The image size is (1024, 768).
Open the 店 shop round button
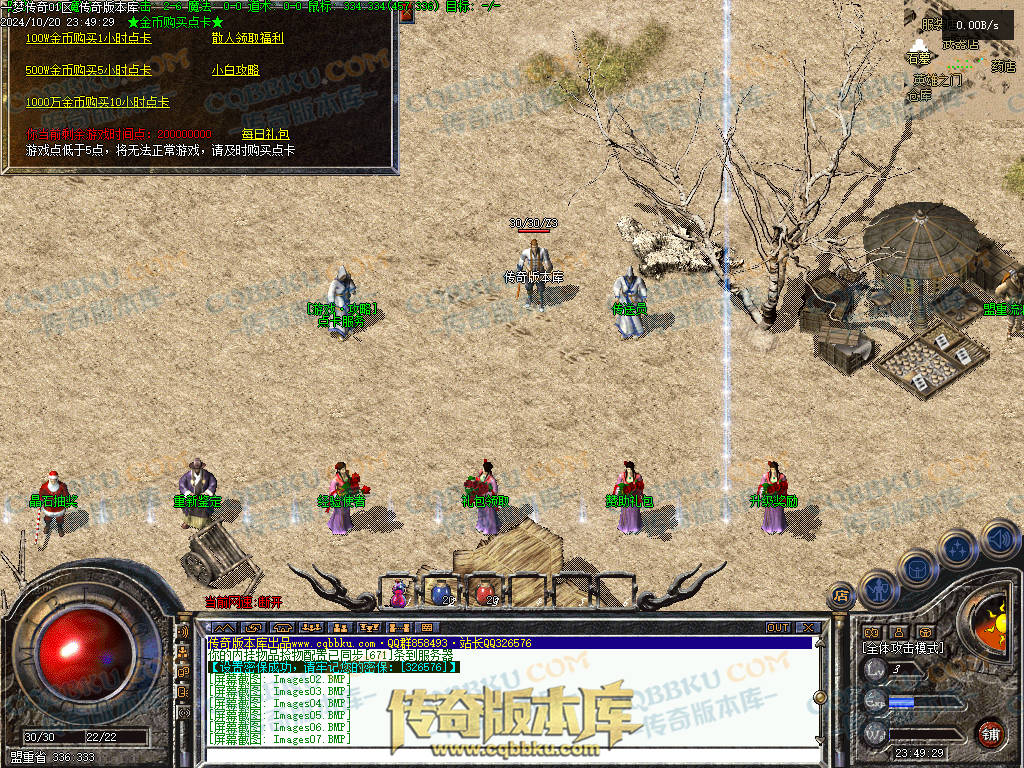842,595
